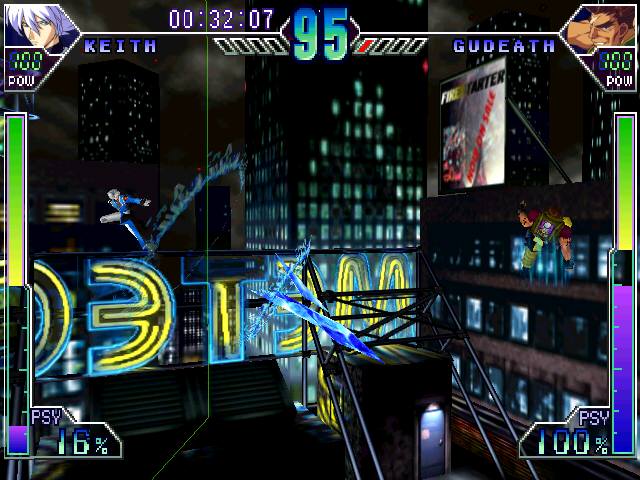Click Keith's character portrait
The image size is (640, 480).
click(x=35, y=24)
